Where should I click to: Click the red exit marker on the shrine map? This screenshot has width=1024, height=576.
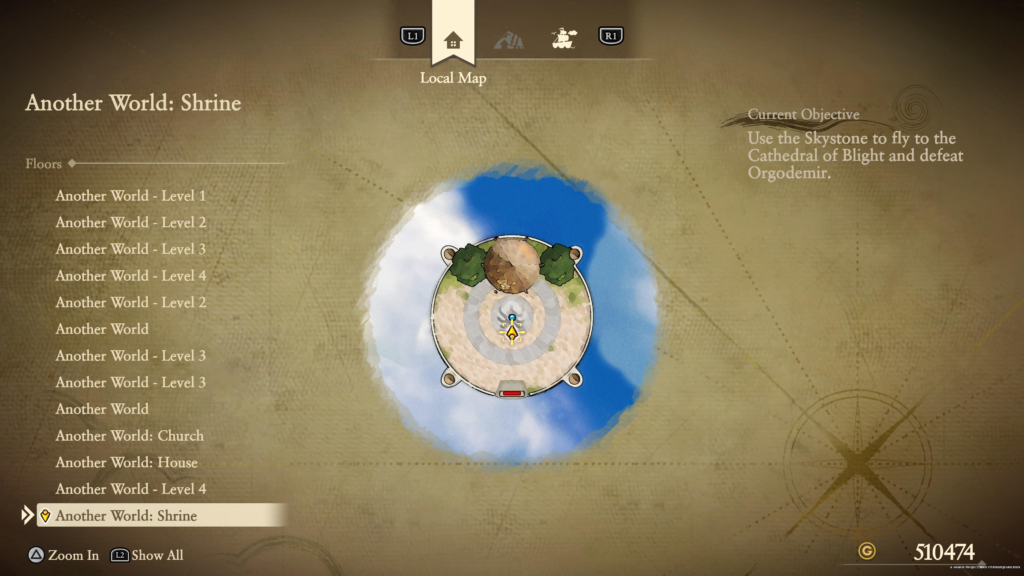pos(512,393)
